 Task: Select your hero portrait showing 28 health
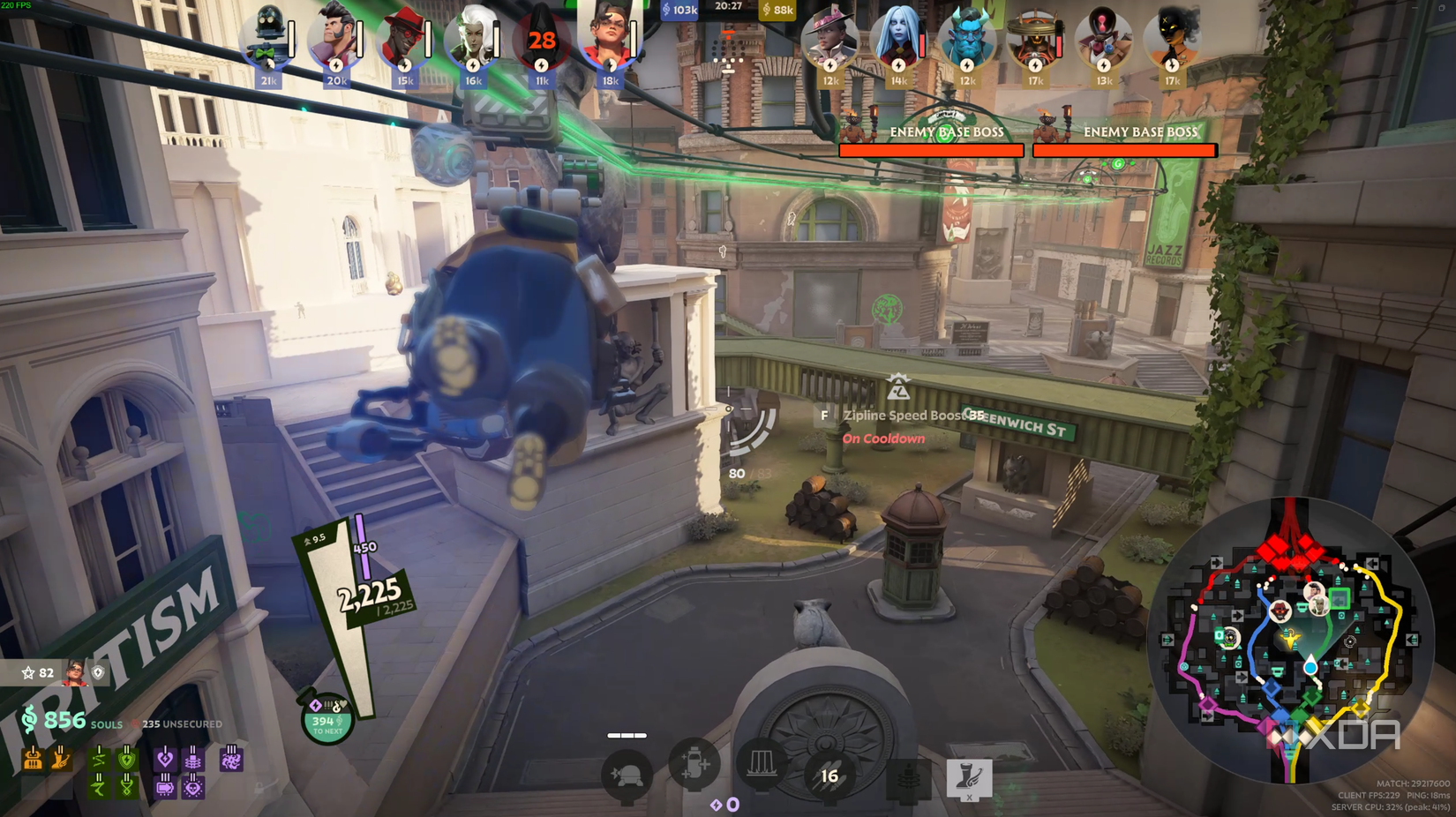(x=540, y=40)
